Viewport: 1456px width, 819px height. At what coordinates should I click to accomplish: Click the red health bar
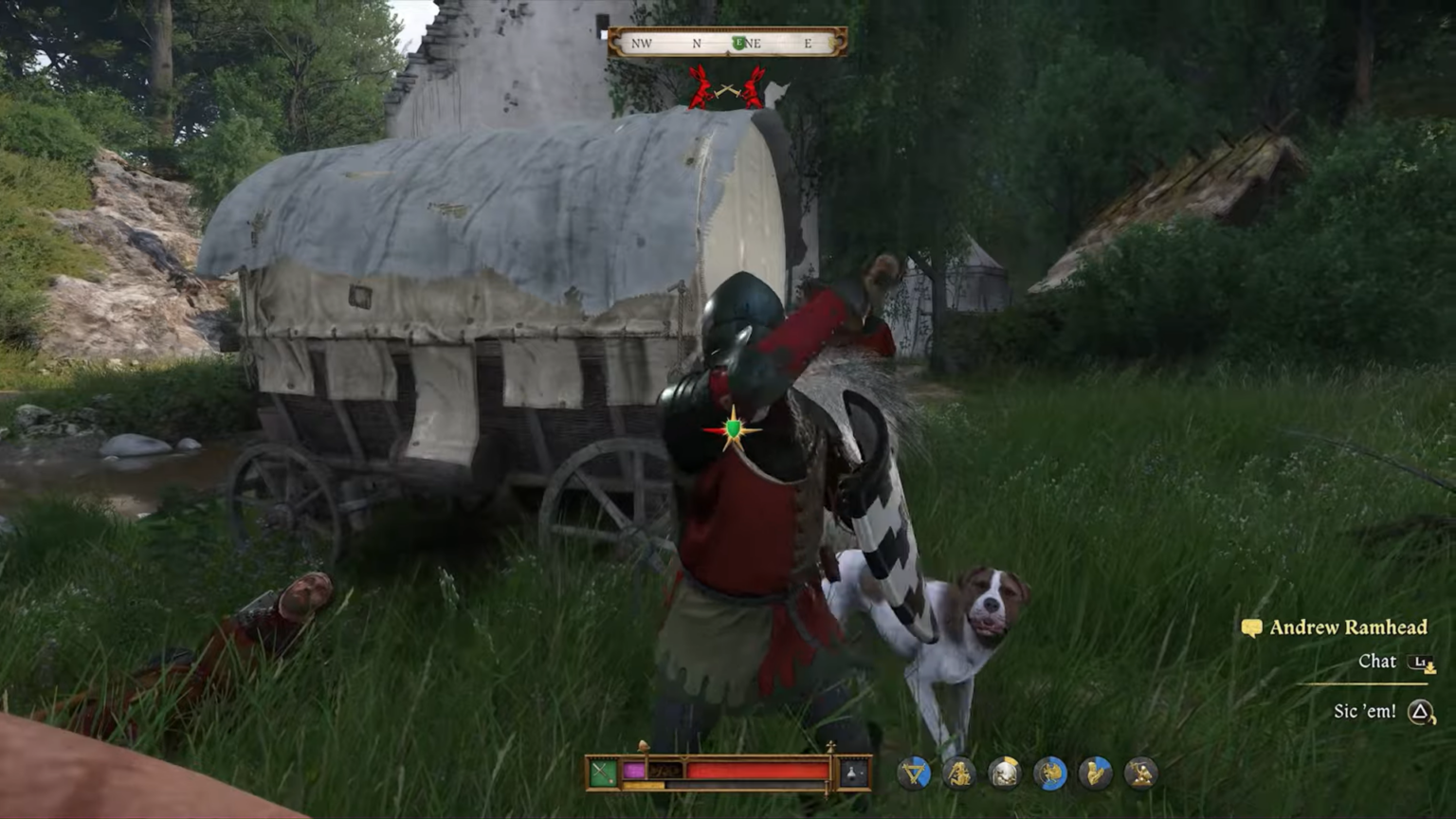coord(758,770)
